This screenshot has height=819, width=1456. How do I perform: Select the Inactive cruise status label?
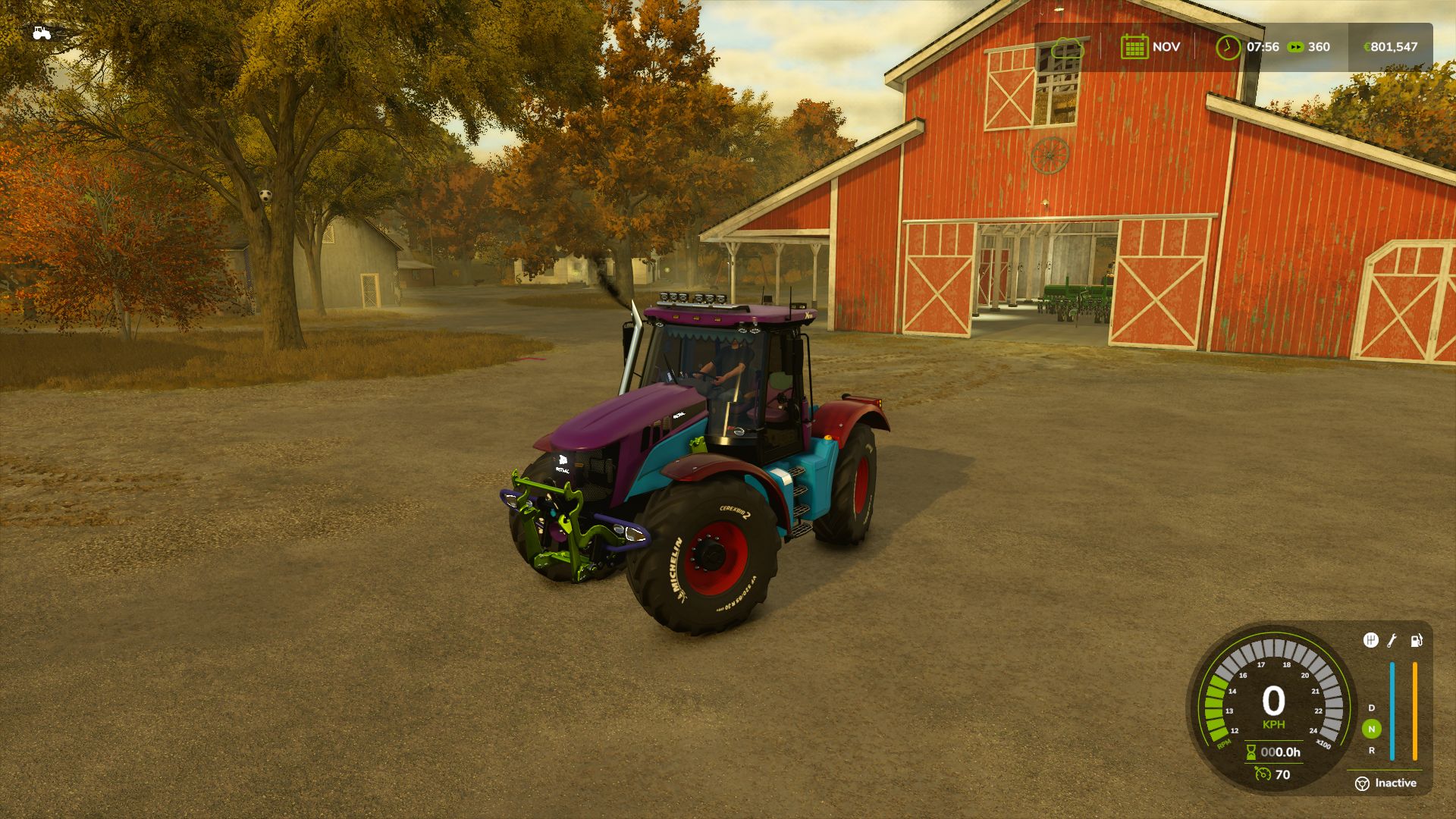point(1395,783)
